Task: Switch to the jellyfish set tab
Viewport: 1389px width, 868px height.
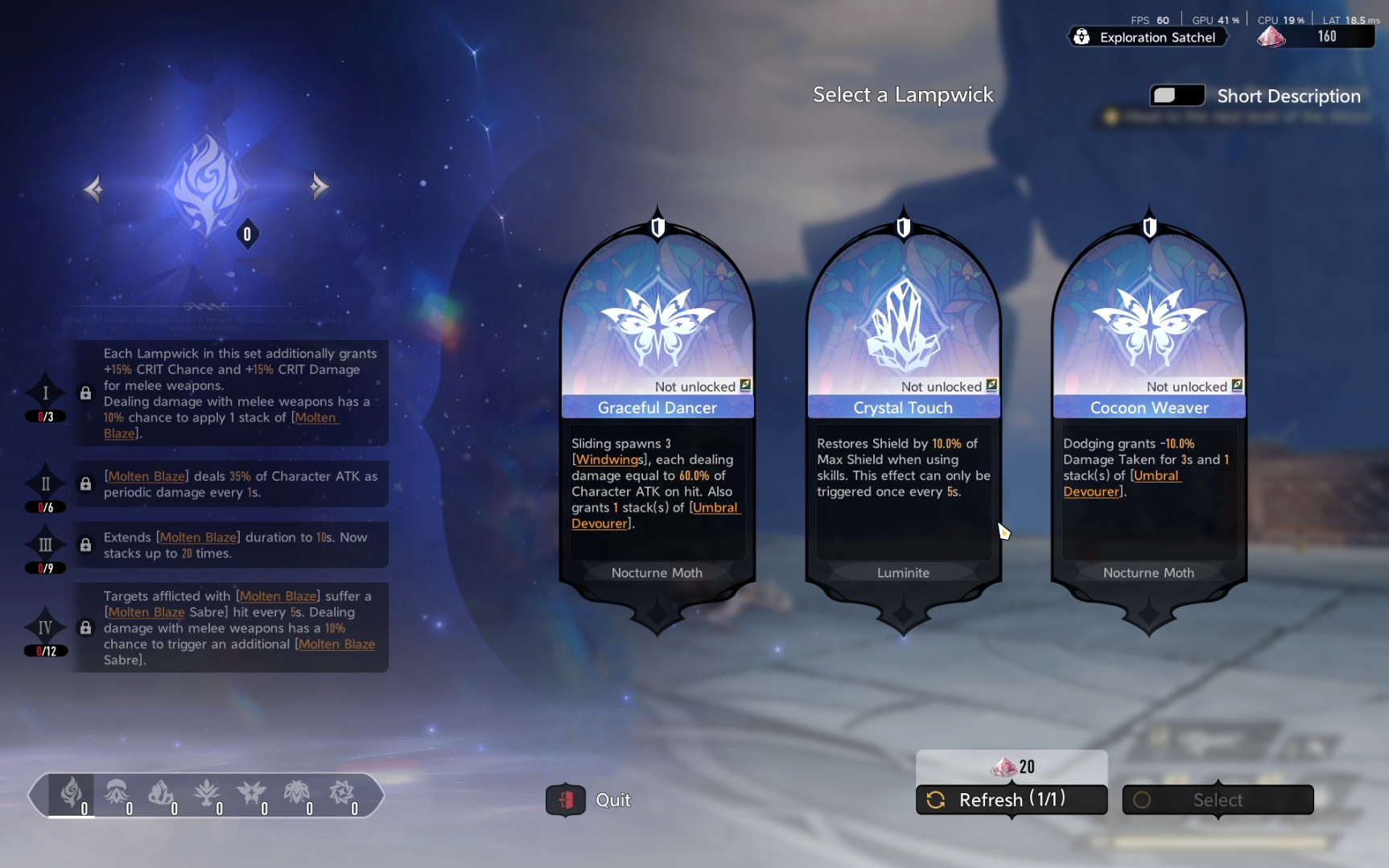Action: point(117,795)
